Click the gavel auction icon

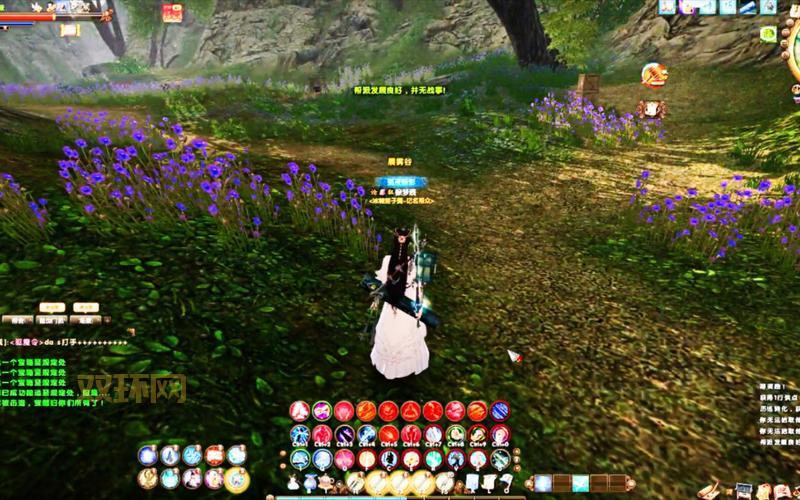pyautogui.click(x=654, y=74)
